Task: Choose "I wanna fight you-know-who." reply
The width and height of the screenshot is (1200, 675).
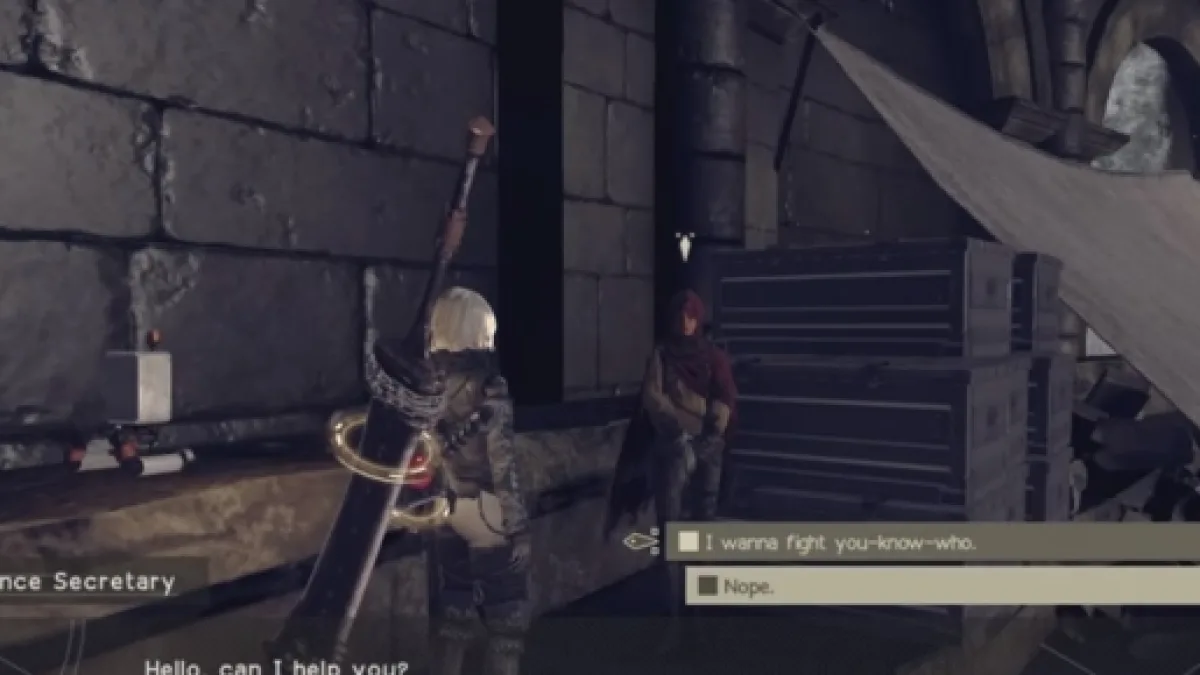Action: [840, 543]
